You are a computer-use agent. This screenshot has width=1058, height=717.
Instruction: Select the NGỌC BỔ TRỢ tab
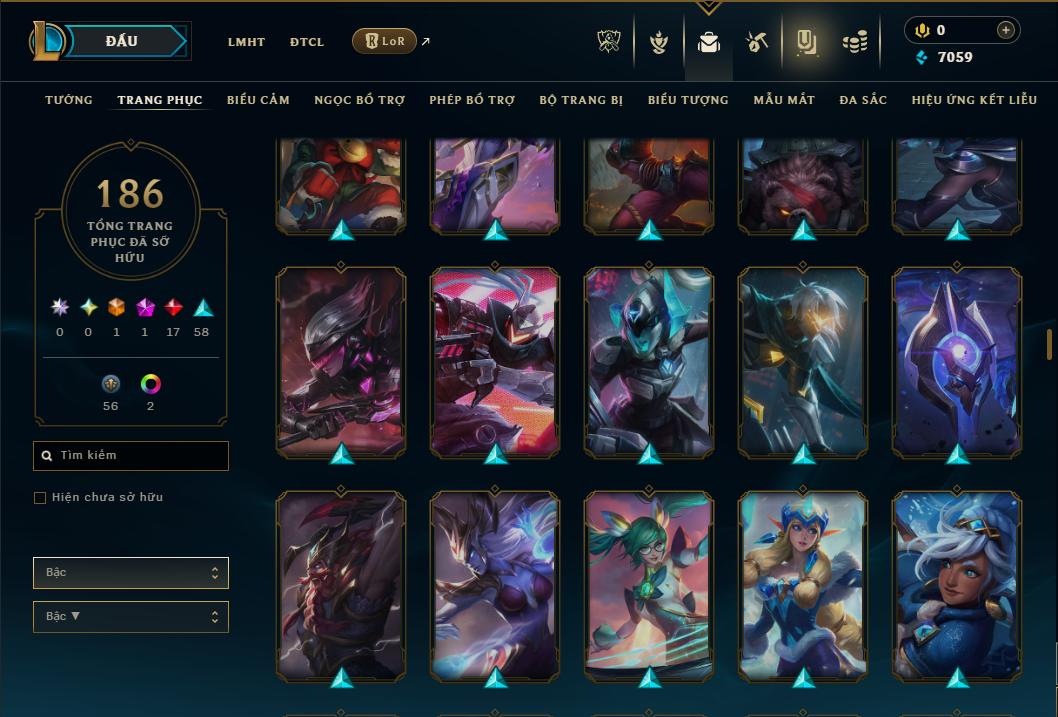[x=359, y=100]
